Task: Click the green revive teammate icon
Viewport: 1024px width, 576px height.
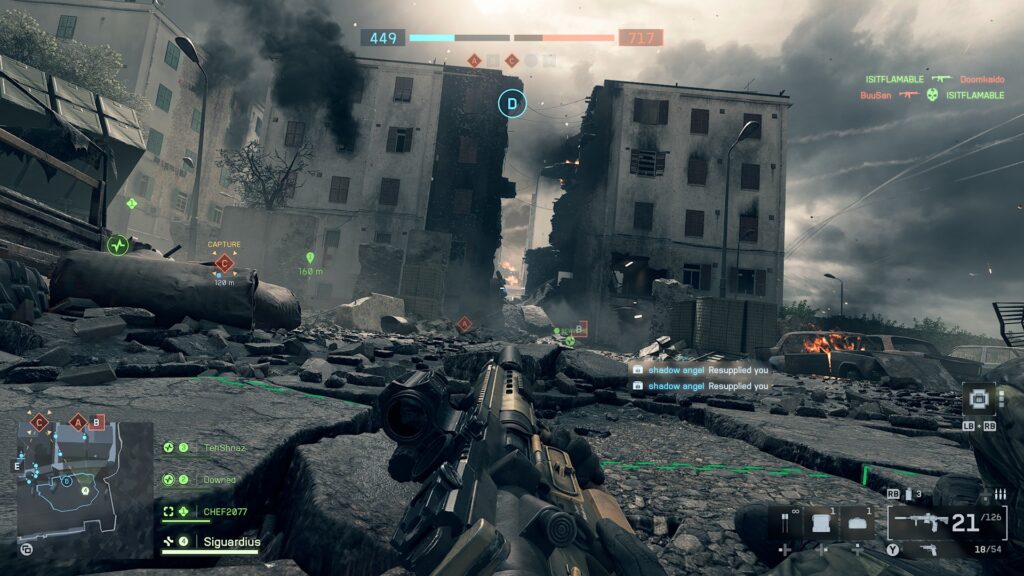Action: (118, 243)
